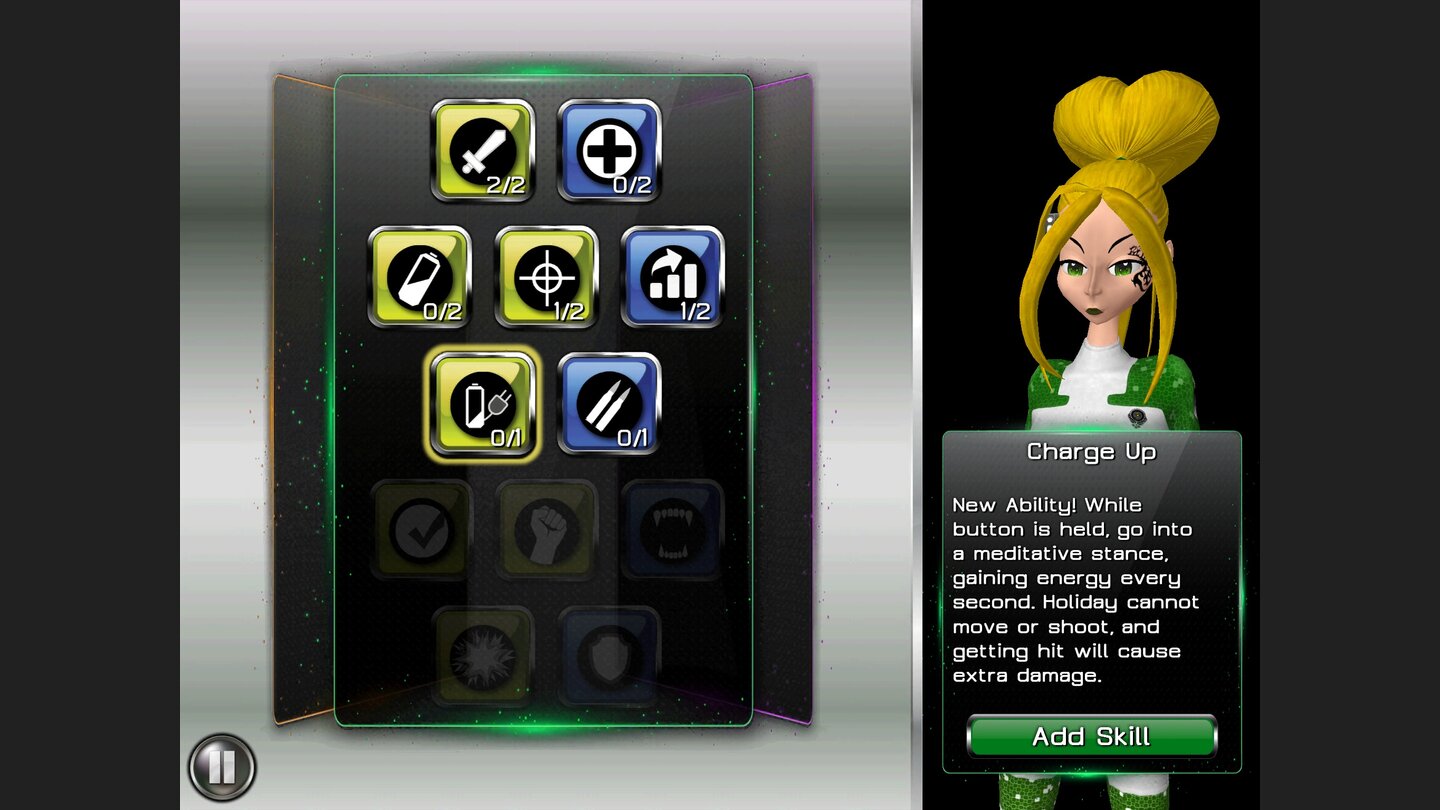Select the locked fangs skill icon
1440x810 pixels.
pyautogui.click(x=672, y=530)
